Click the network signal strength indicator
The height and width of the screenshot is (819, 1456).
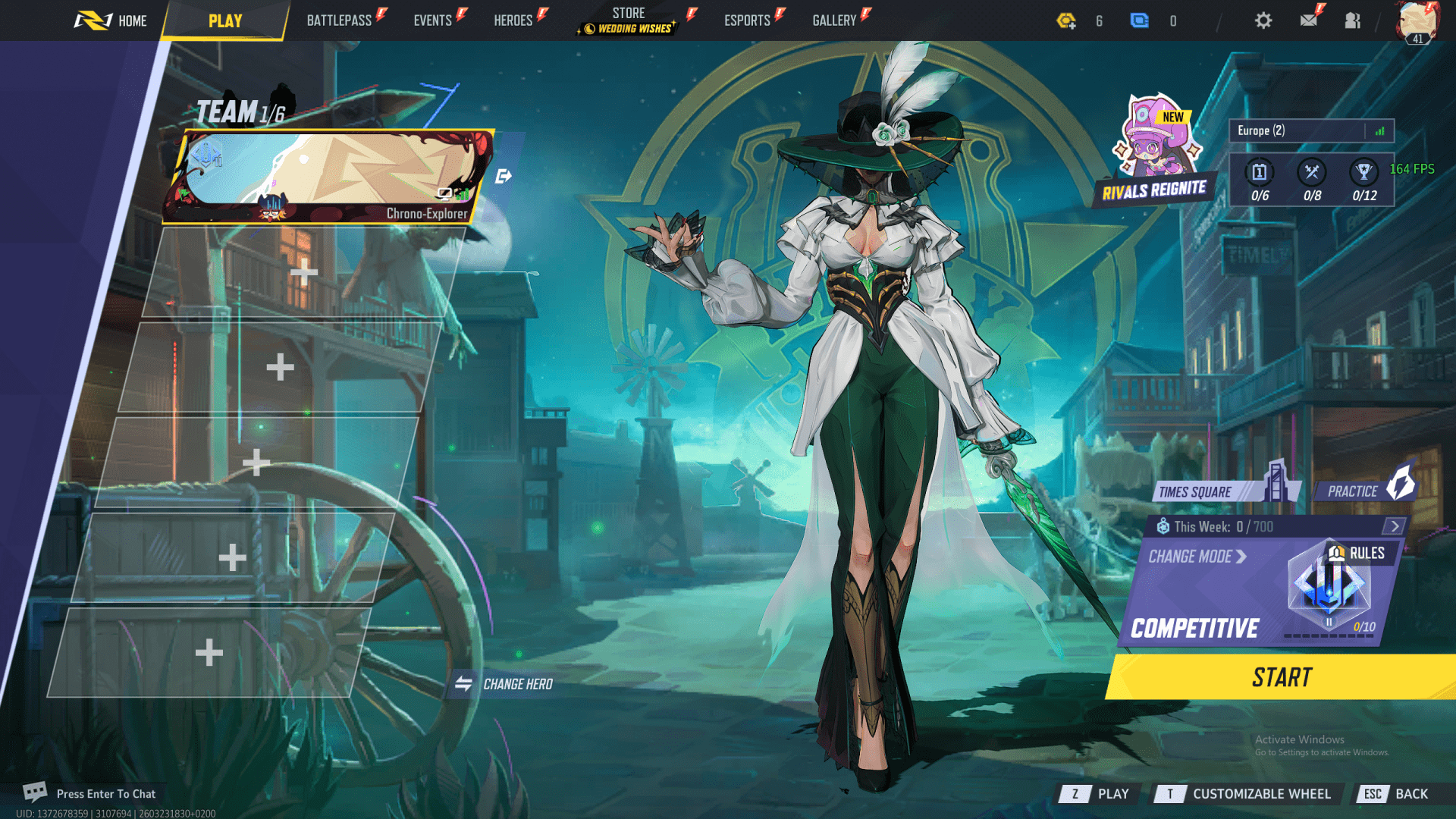[1382, 130]
